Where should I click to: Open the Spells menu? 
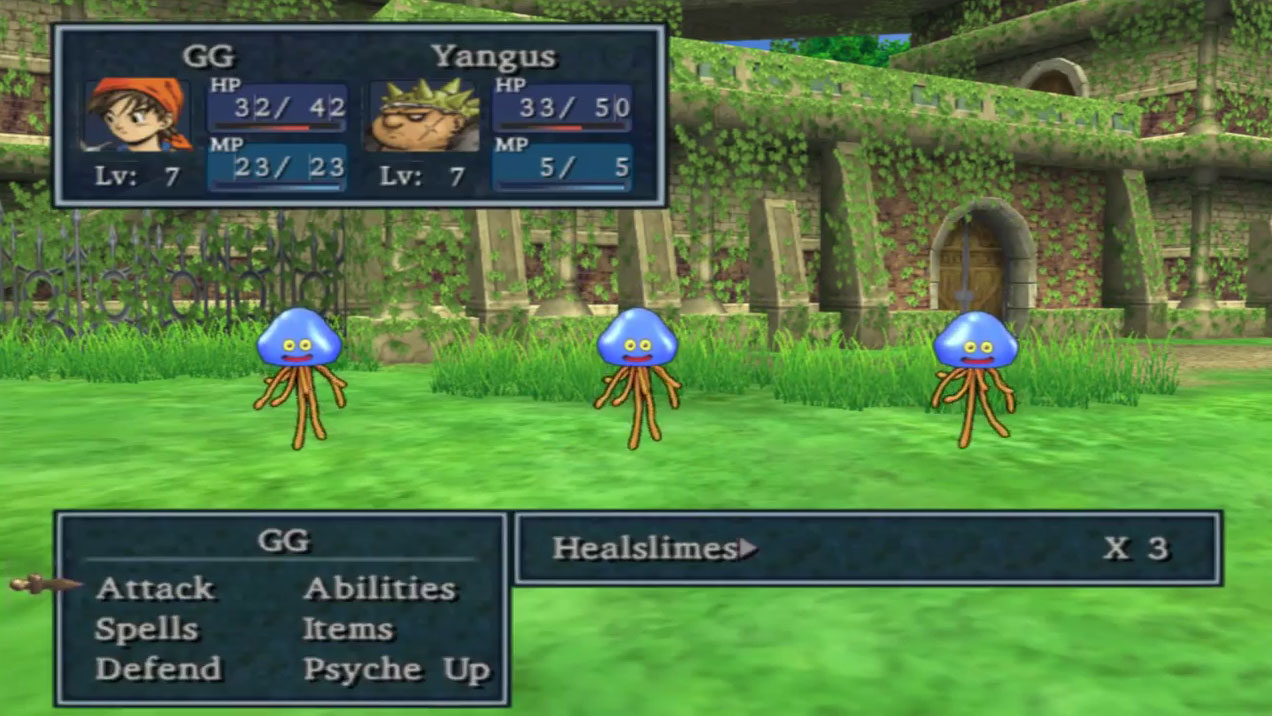coord(147,629)
